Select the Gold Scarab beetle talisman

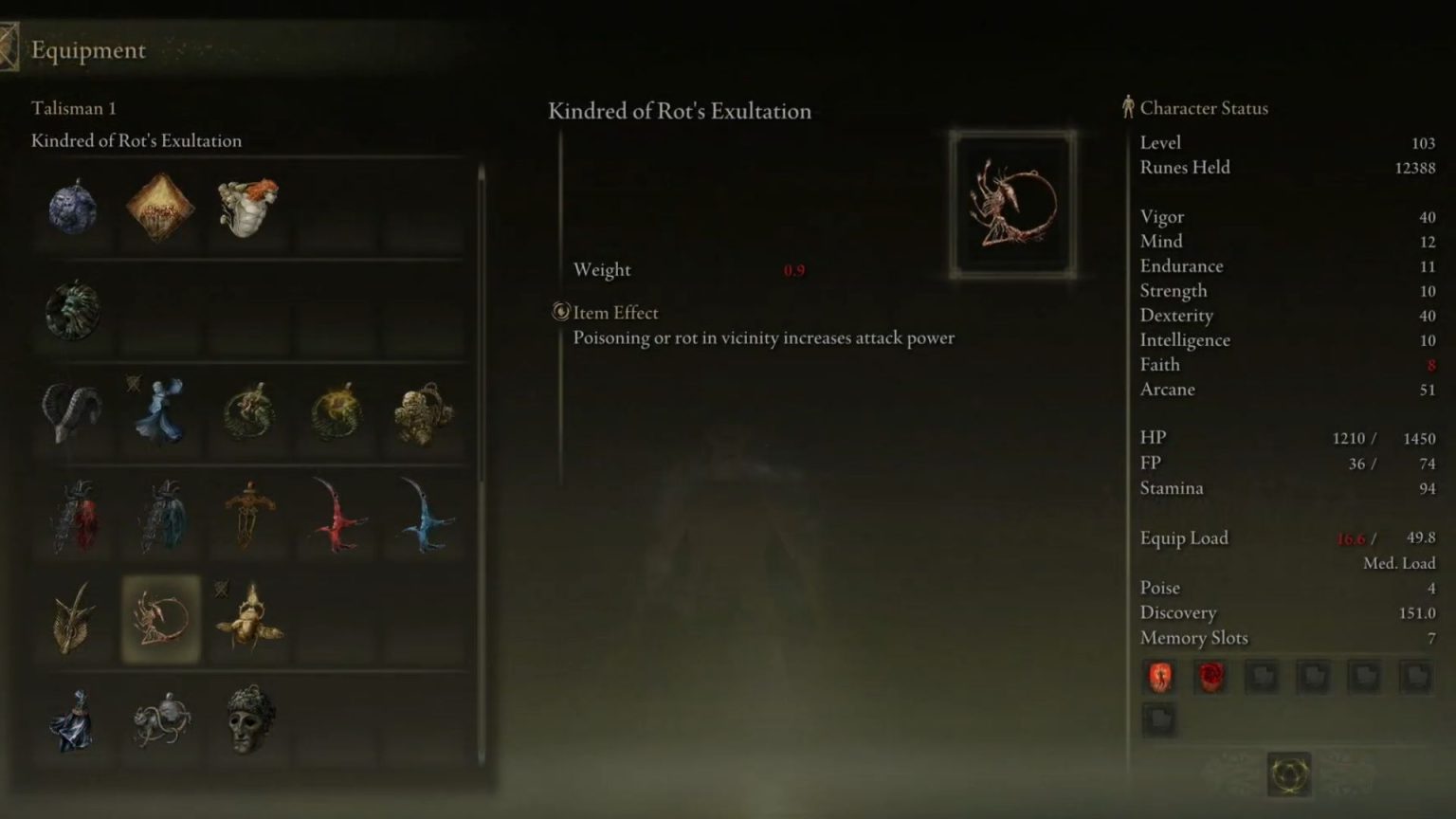tap(248, 621)
